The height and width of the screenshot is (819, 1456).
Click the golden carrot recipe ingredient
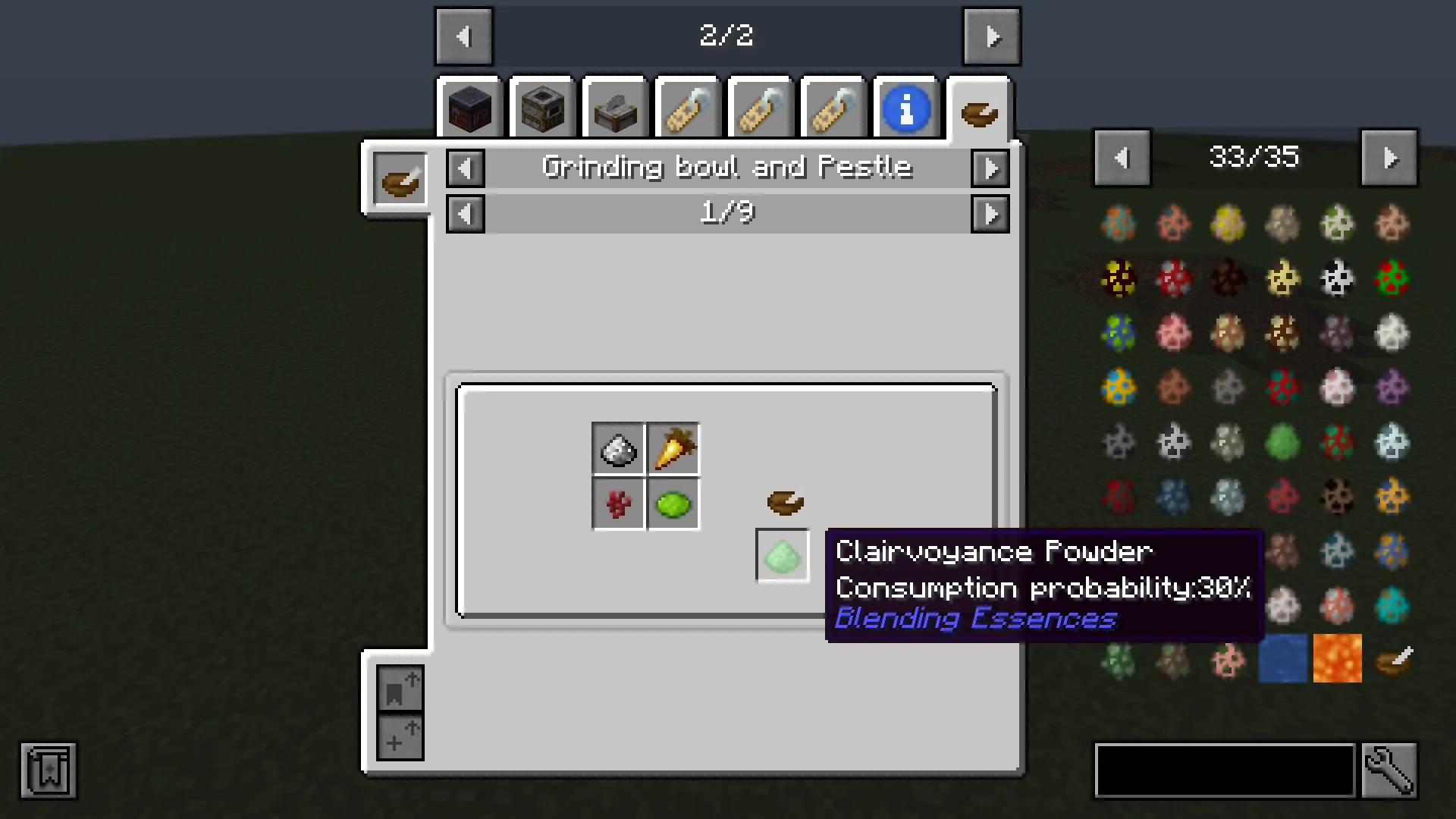click(672, 447)
